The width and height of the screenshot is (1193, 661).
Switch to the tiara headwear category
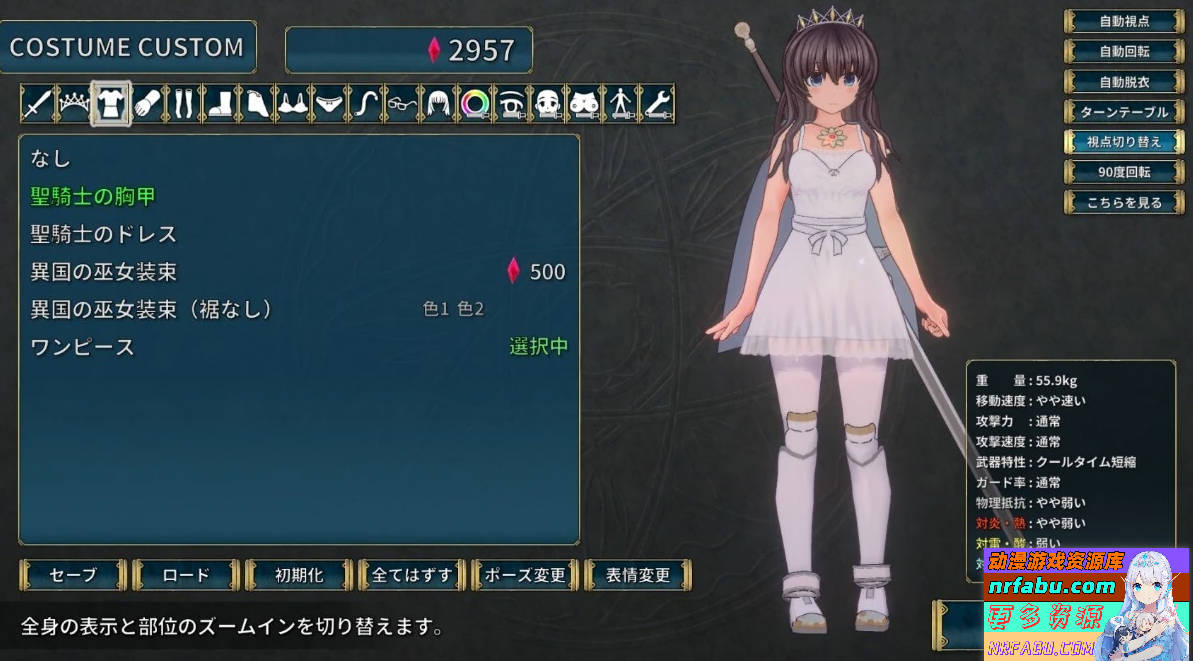pyautogui.click(x=74, y=104)
